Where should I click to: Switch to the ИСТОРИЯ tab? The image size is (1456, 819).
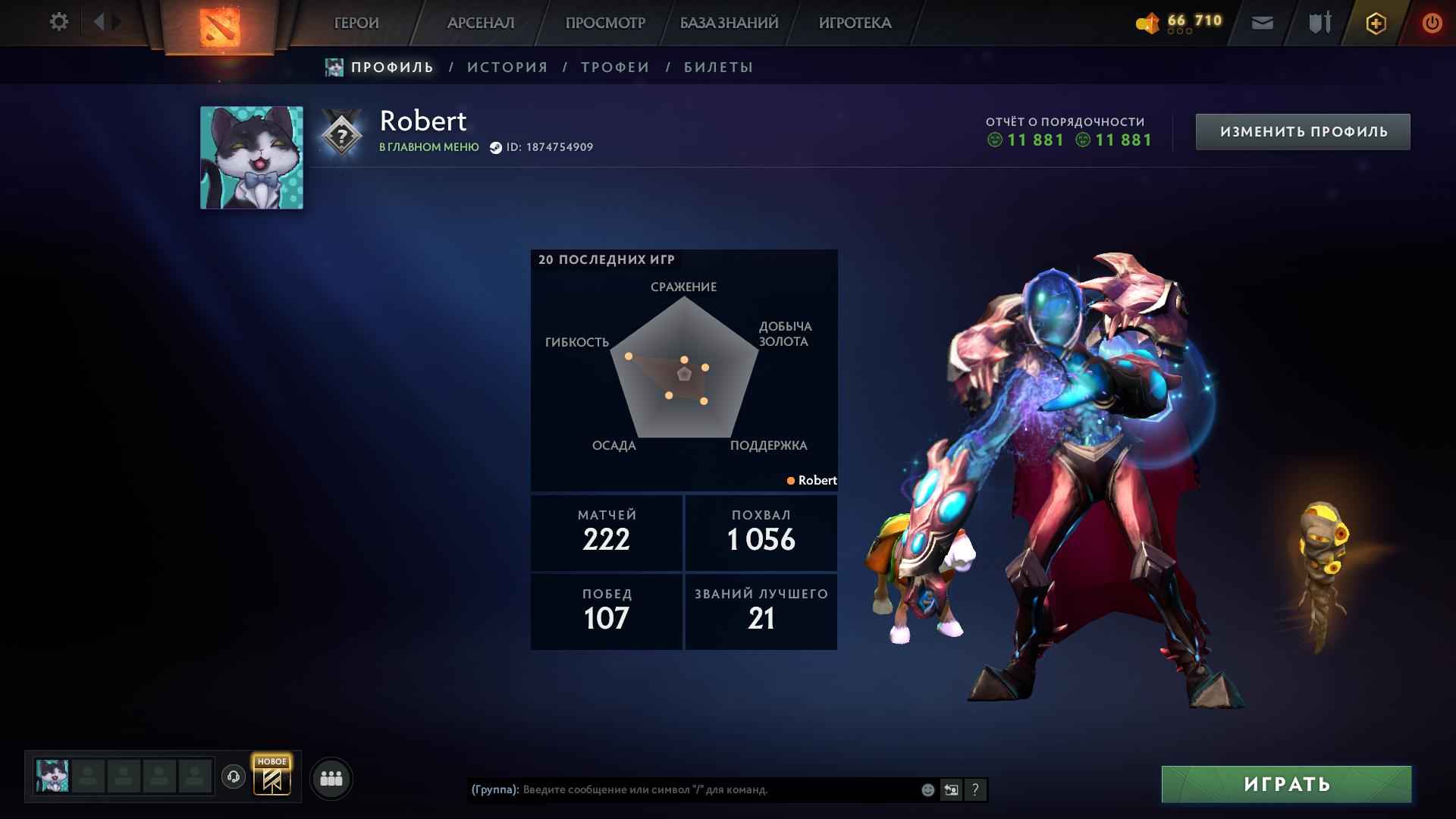507,67
